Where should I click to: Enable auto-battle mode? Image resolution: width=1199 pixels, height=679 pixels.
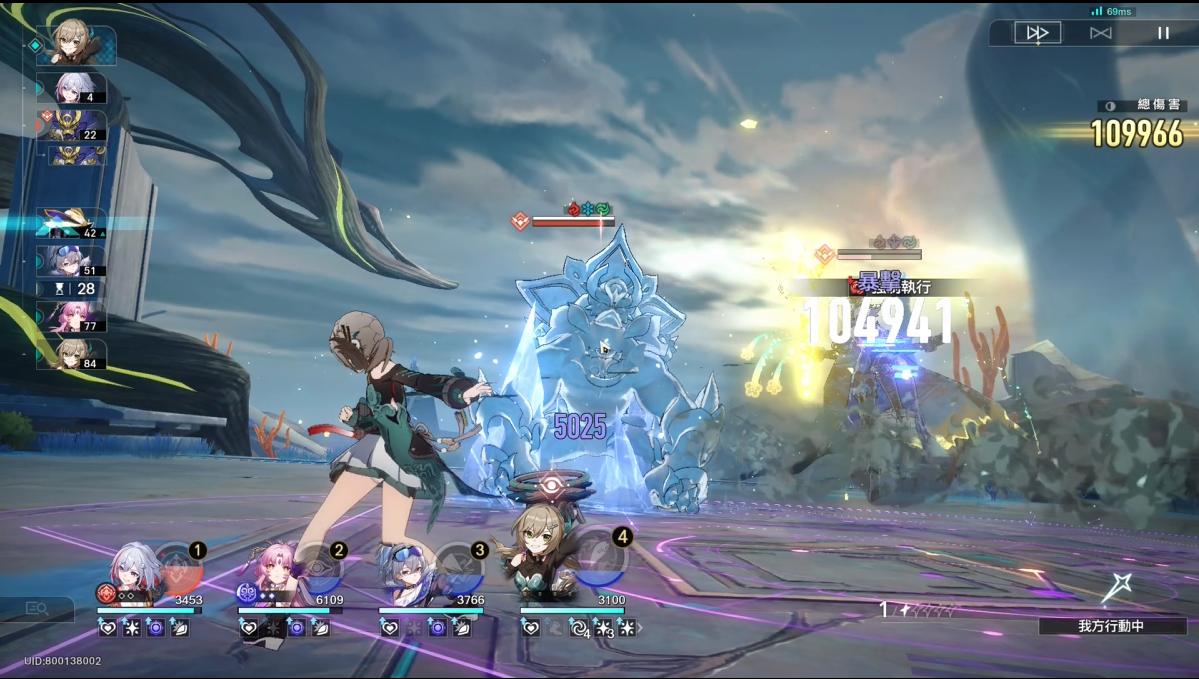click(1100, 33)
